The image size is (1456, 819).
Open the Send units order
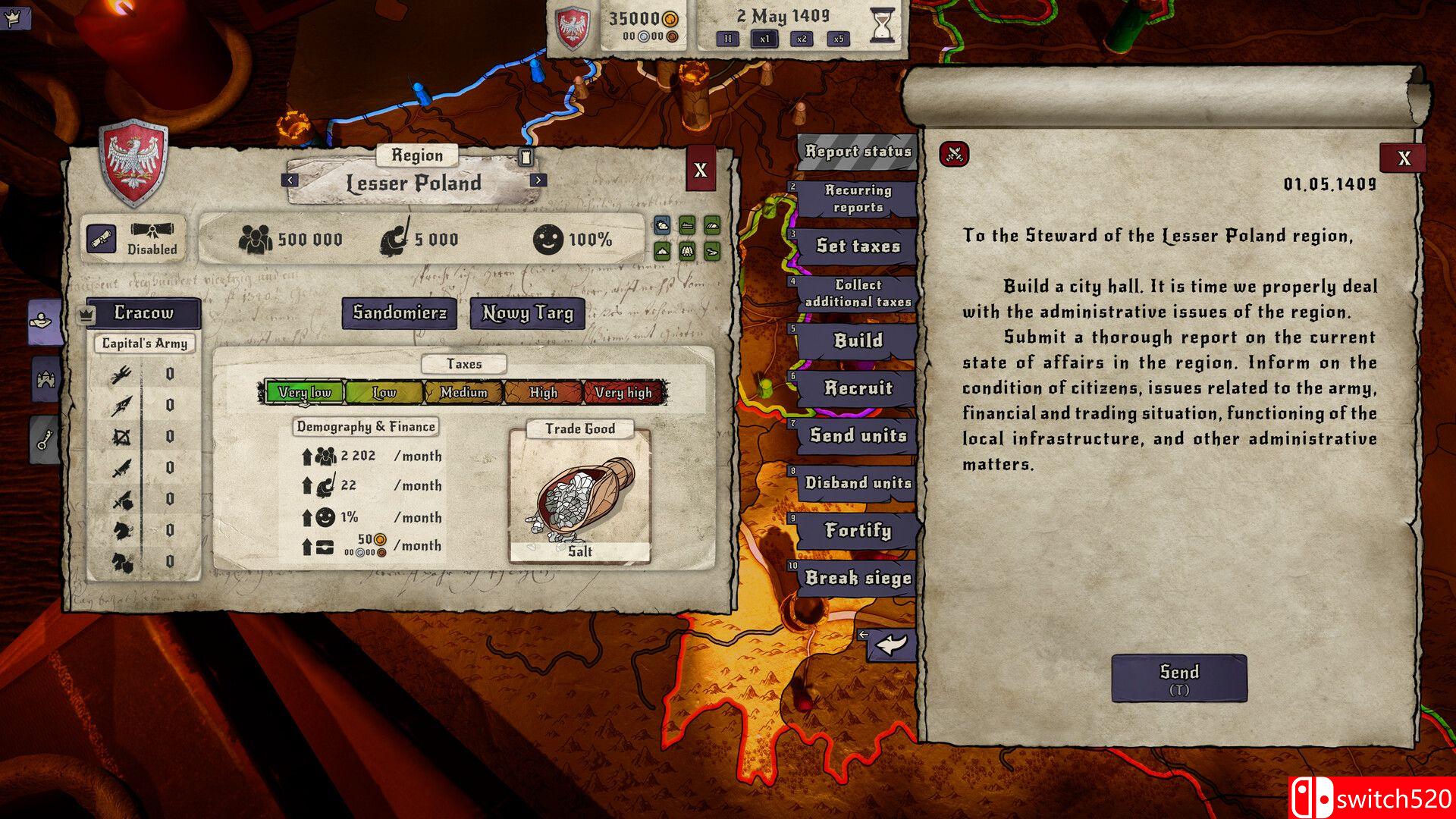pyautogui.click(x=858, y=435)
